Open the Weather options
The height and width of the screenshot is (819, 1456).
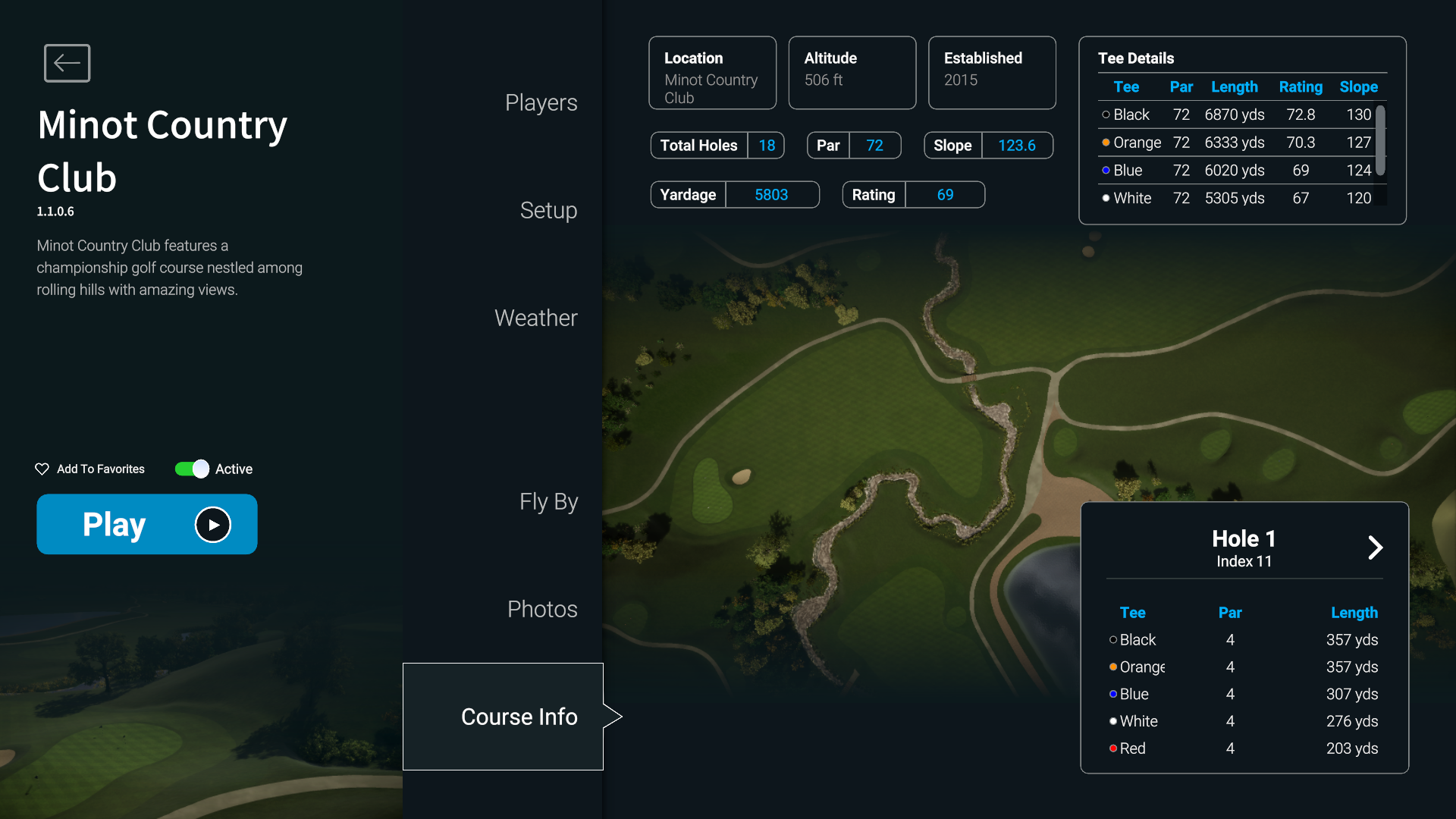point(535,318)
